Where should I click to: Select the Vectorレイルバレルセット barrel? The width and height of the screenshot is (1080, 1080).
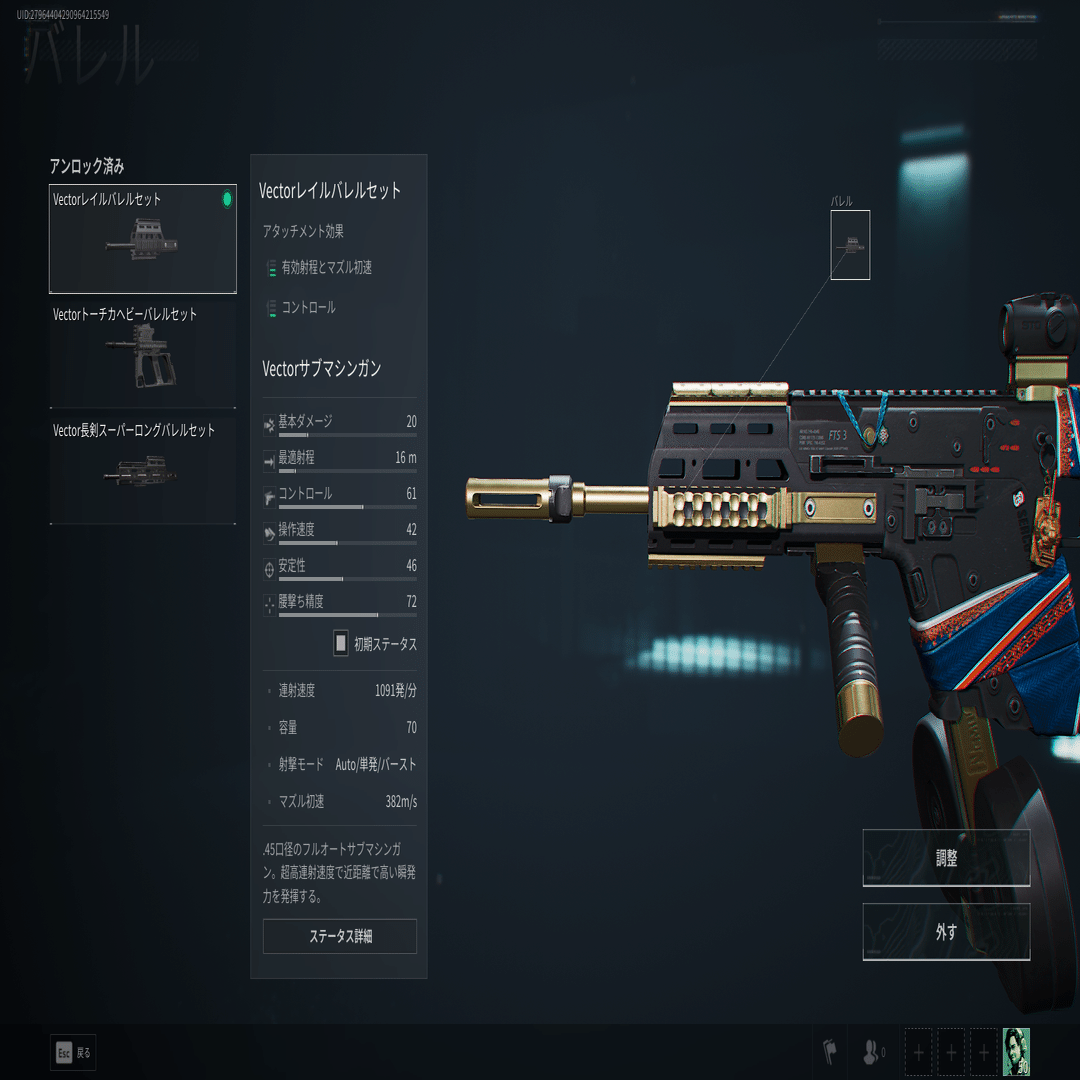(x=143, y=239)
